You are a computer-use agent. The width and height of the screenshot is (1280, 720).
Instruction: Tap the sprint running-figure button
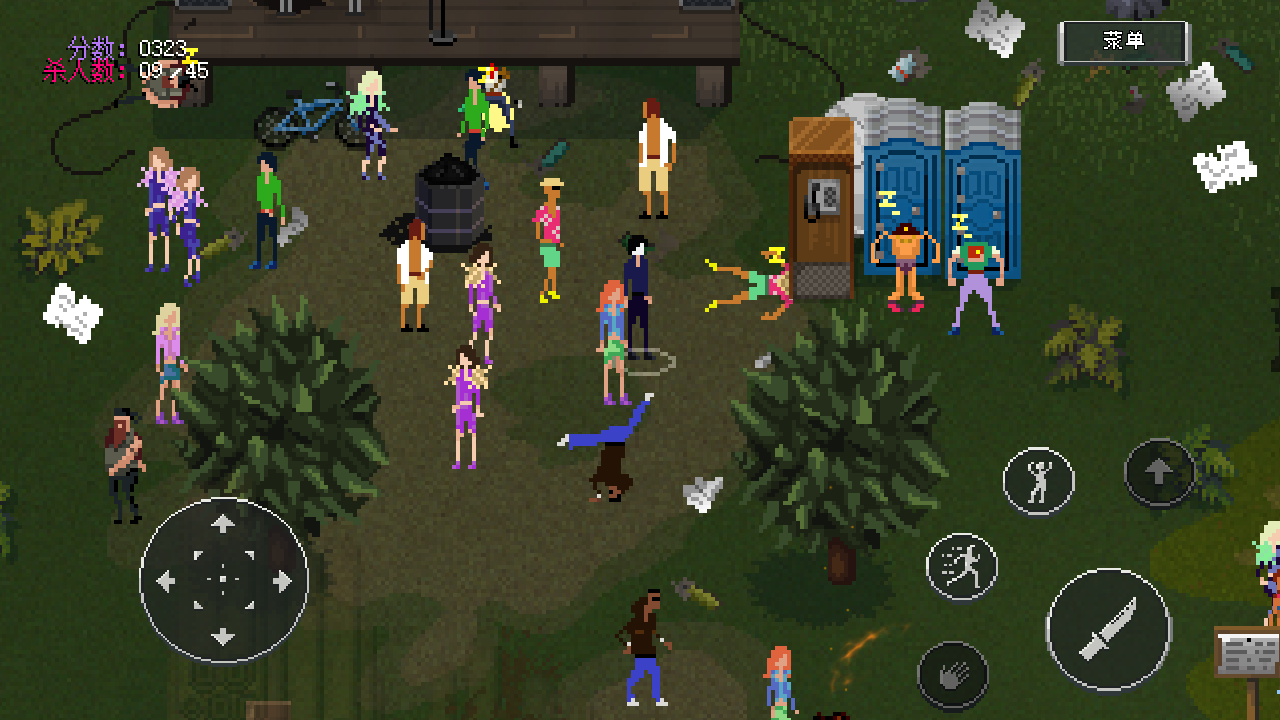pyautogui.click(x=962, y=567)
